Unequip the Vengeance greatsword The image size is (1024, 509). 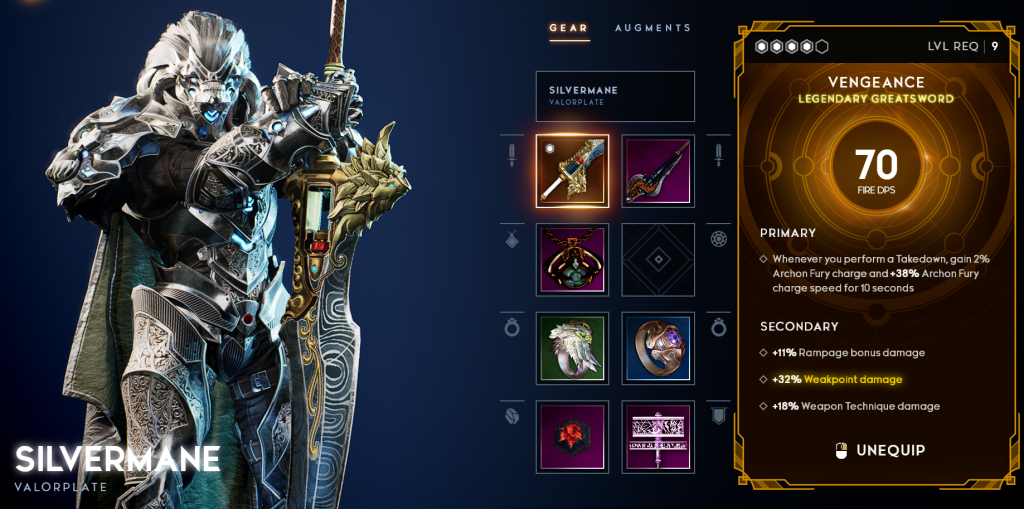point(880,451)
